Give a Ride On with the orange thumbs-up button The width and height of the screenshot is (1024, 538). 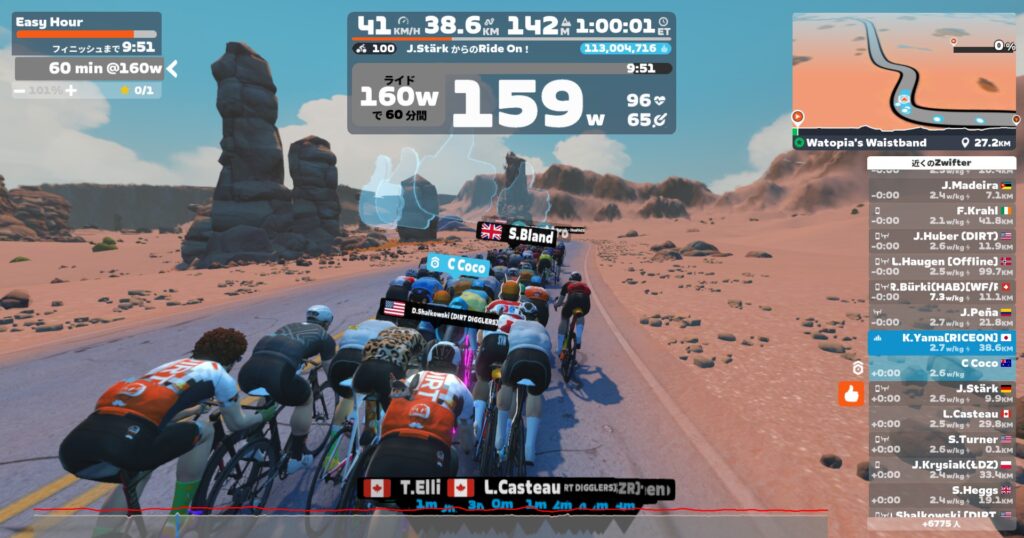click(851, 393)
